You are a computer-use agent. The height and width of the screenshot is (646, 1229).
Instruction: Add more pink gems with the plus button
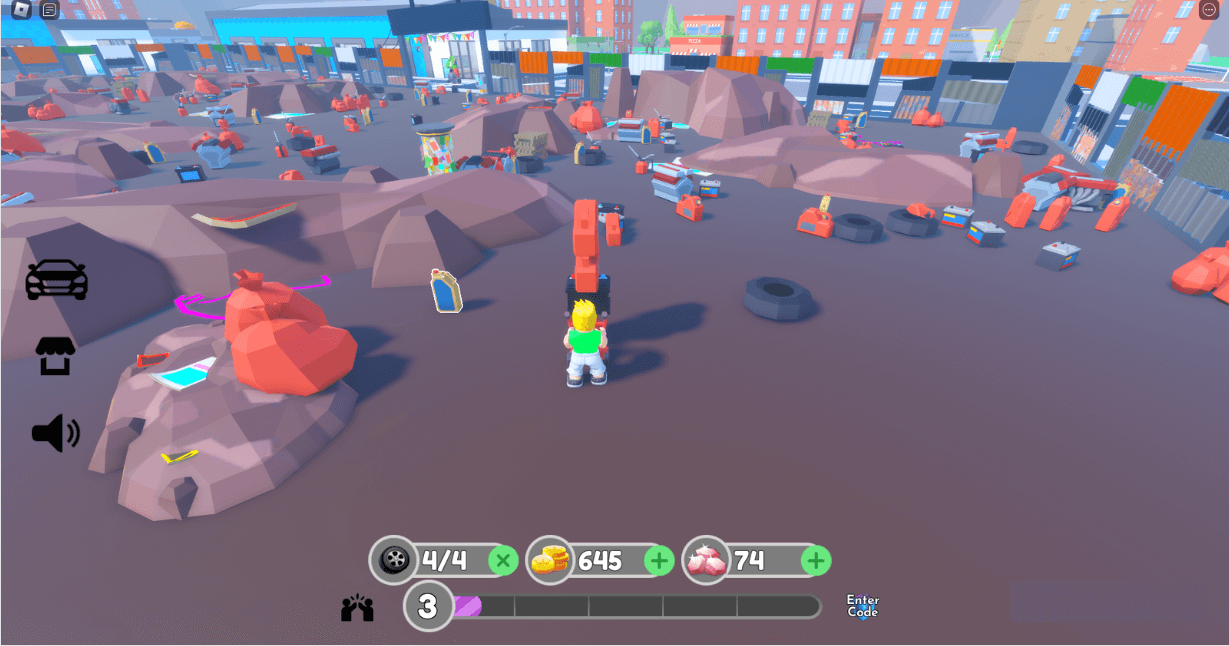816,561
